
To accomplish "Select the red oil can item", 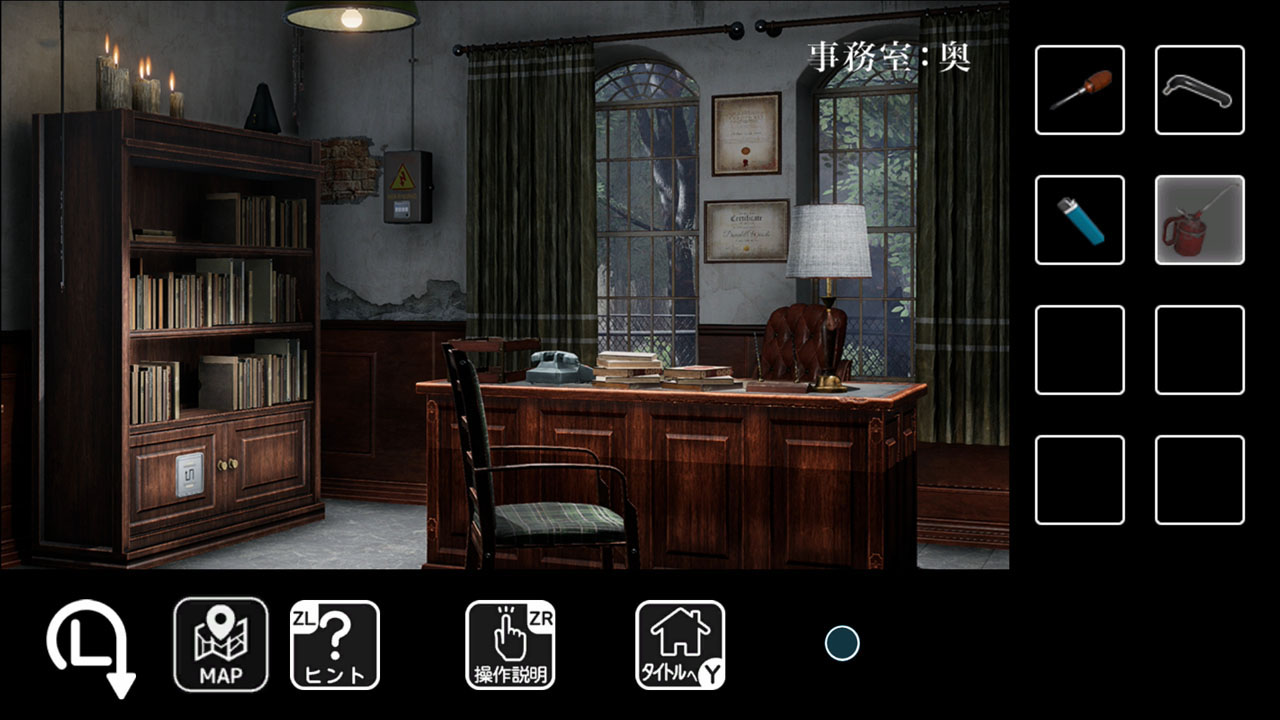I will pos(1198,219).
